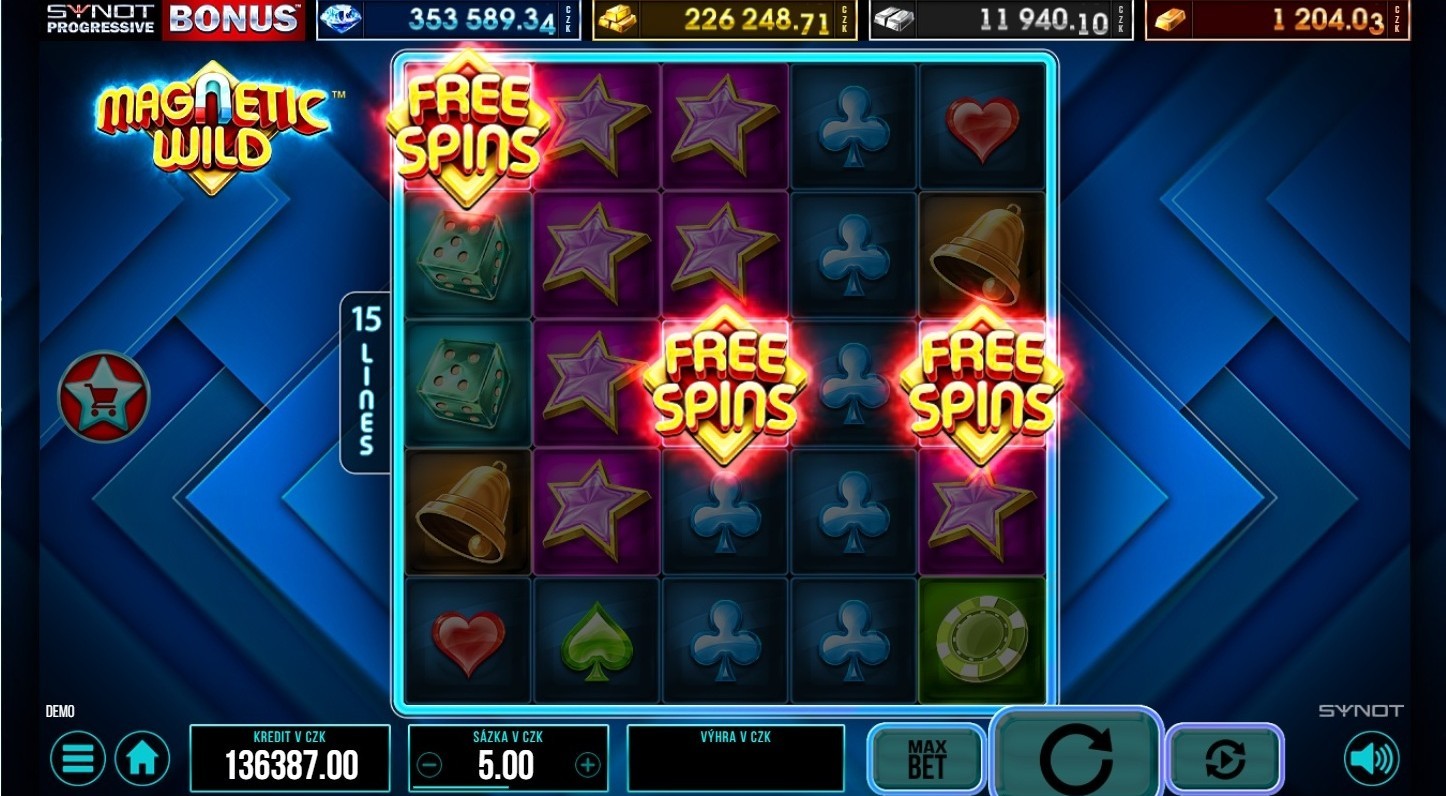Image resolution: width=1446 pixels, height=796 pixels.
Task: Go to the home screen
Action: click(142, 760)
